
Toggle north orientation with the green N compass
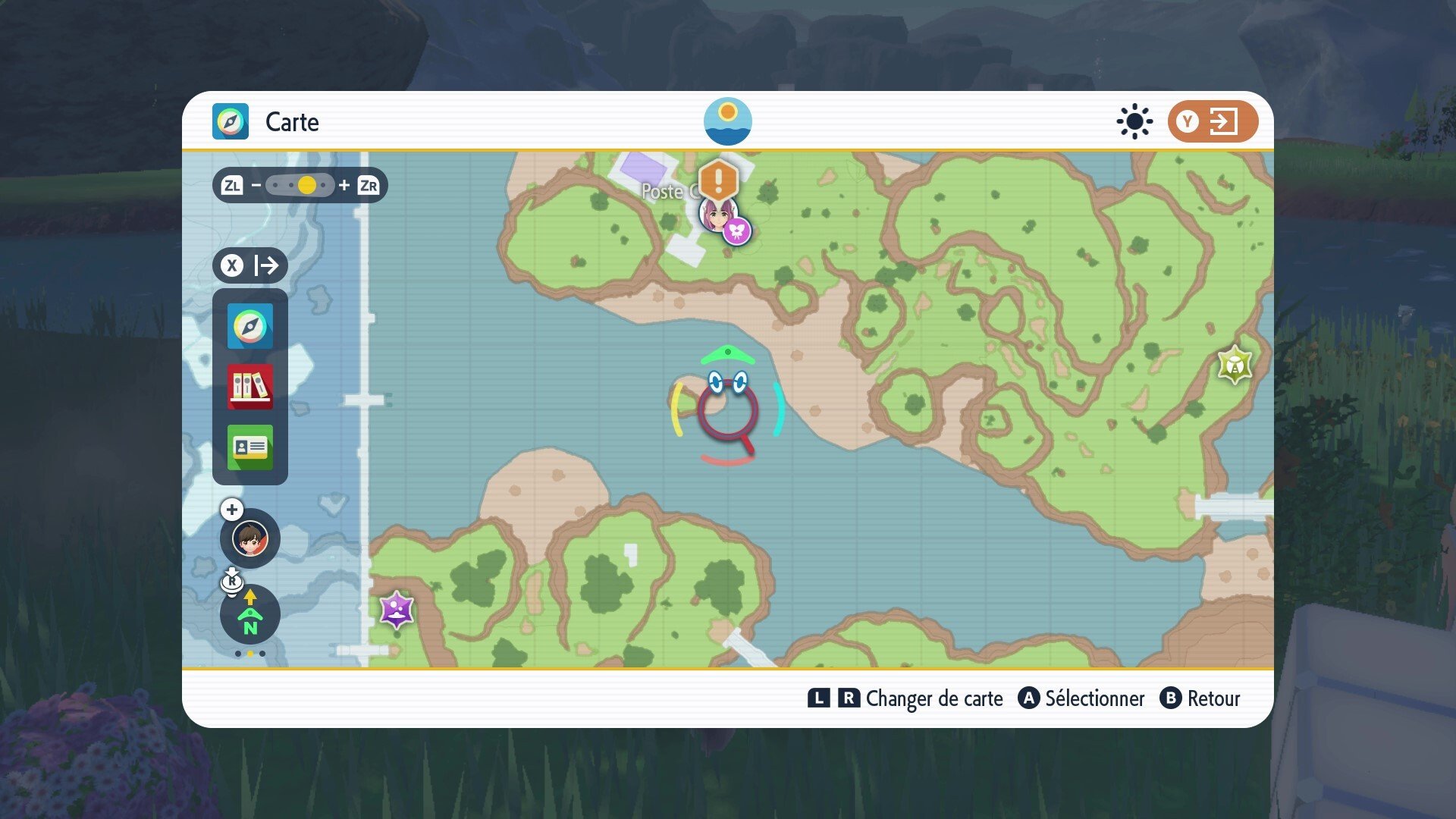coord(249,616)
